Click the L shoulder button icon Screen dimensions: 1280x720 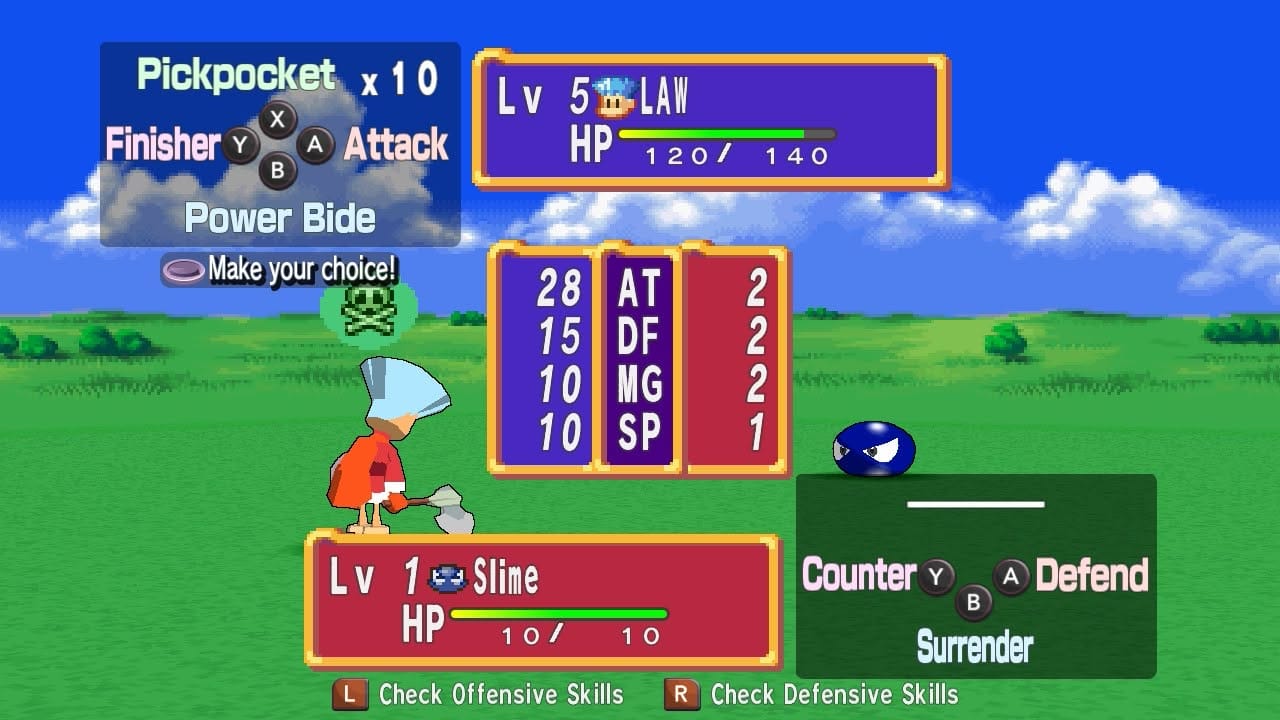click(x=351, y=694)
